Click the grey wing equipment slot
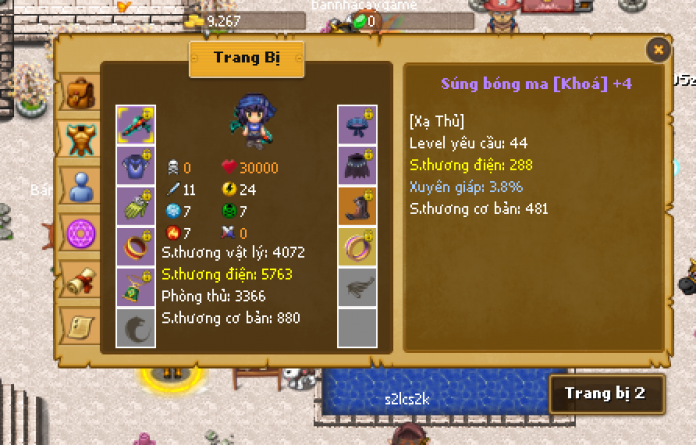Image resolution: width=696 pixels, height=445 pixels. point(357,287)
